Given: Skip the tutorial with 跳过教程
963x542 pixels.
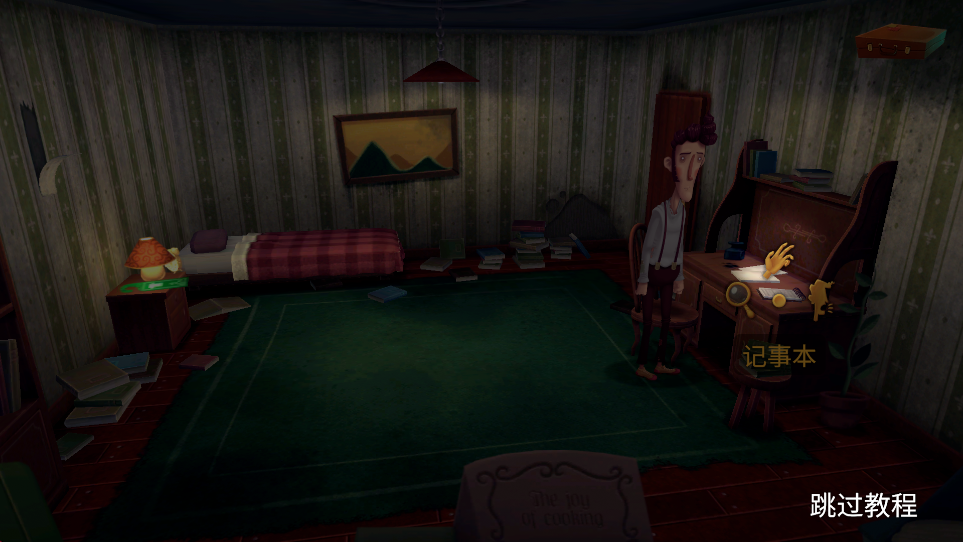Looking at the screenshot, I should (863, 505).
